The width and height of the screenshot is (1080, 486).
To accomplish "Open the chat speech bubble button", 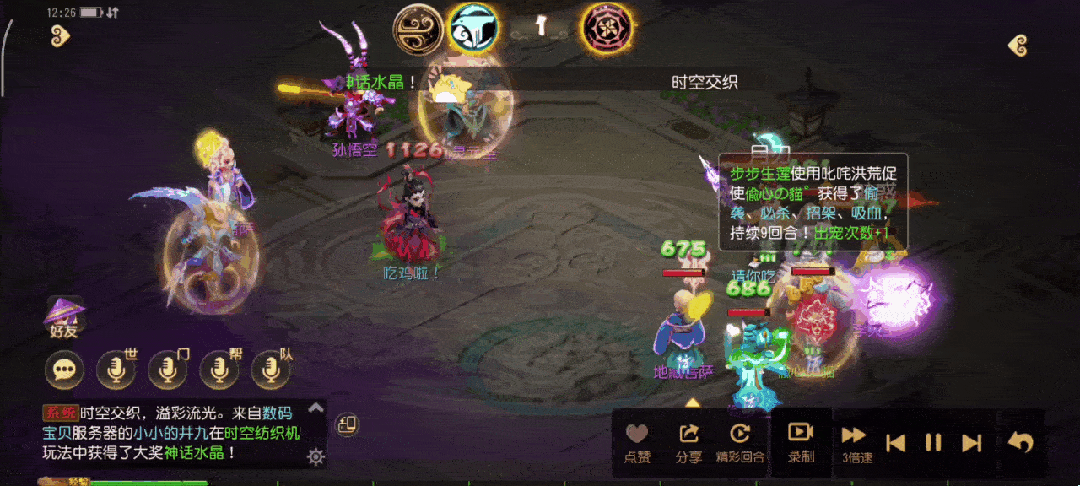I will [x=65, y=371].
